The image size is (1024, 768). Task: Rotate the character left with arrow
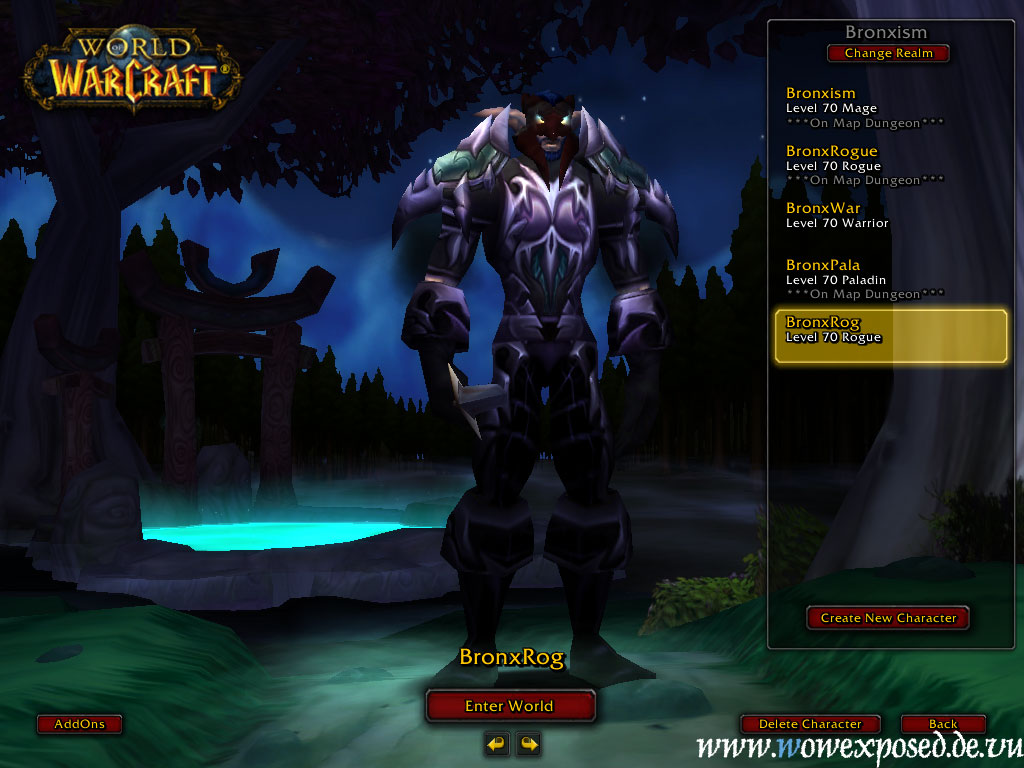click(496, 743)
